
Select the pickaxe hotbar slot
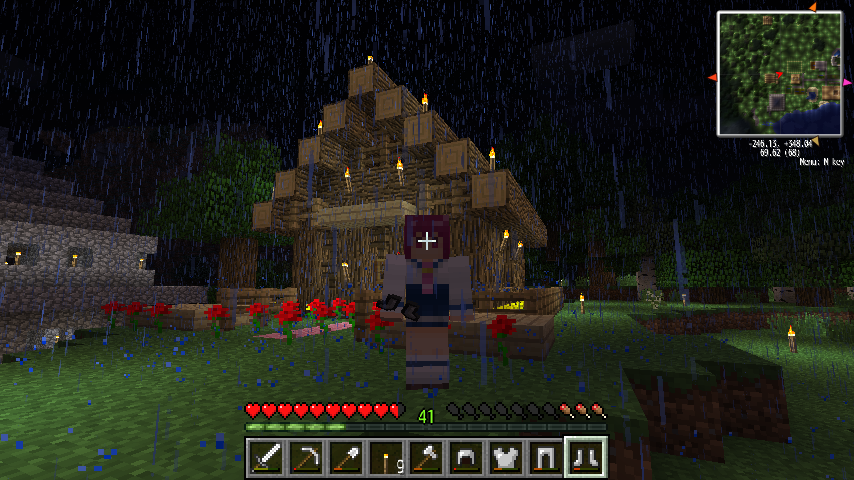pos(305,458)
